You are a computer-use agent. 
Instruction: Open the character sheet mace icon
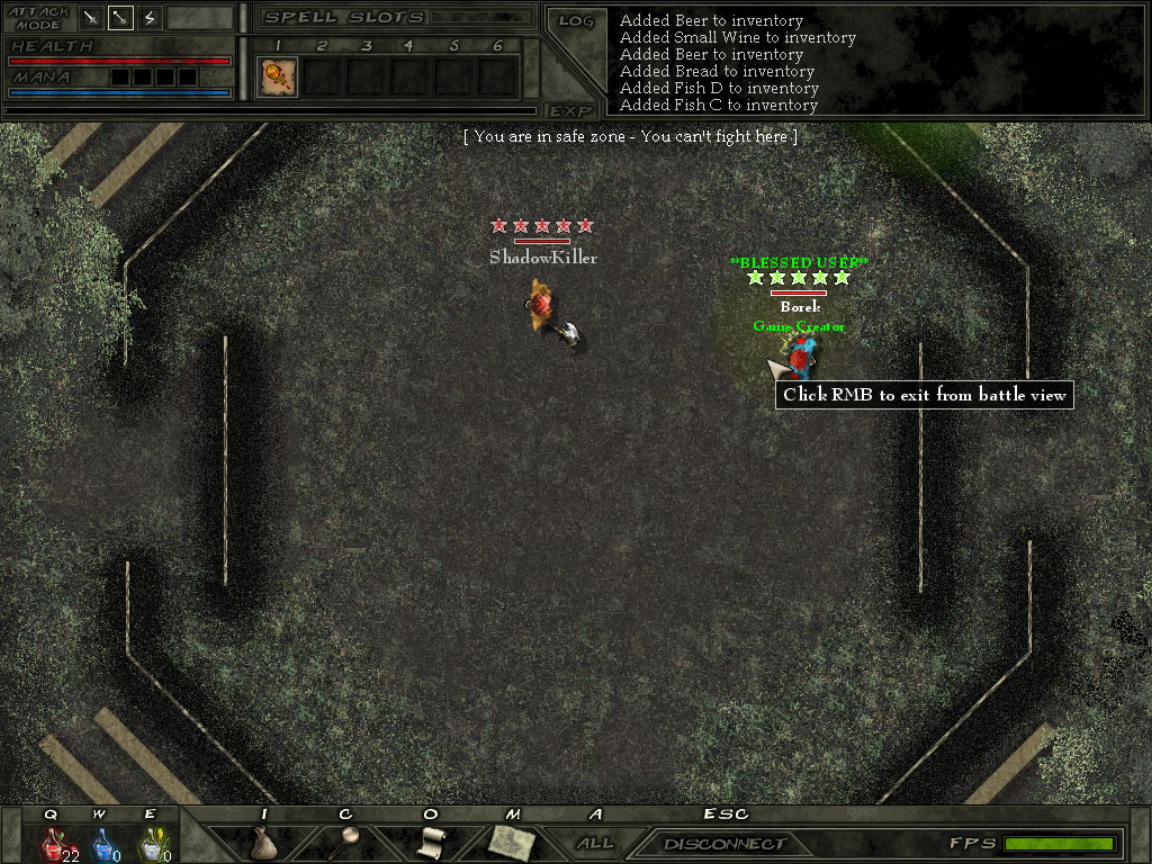point(346,841)
